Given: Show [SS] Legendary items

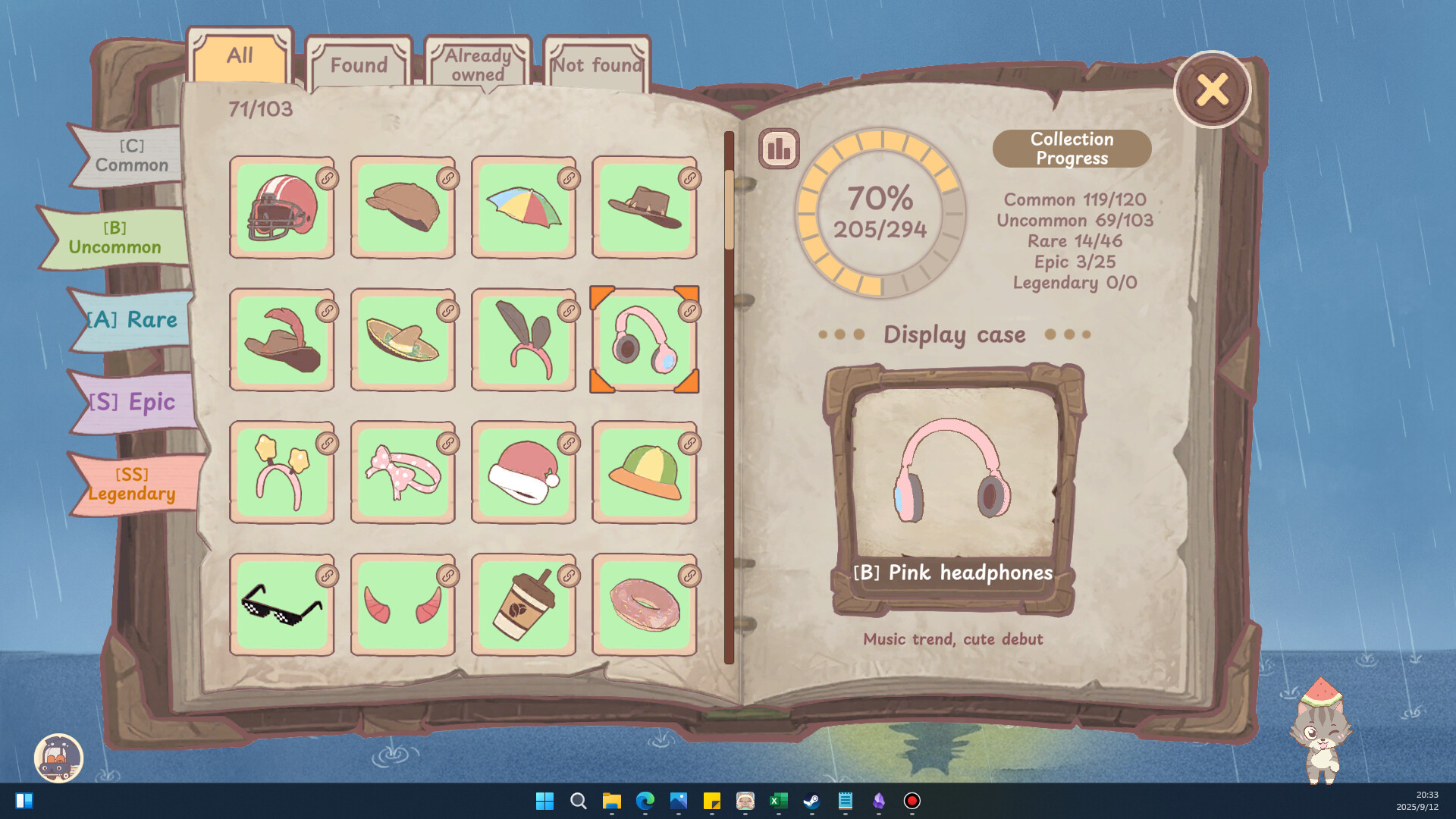Looking at the screenshot, I should (133, 484).
